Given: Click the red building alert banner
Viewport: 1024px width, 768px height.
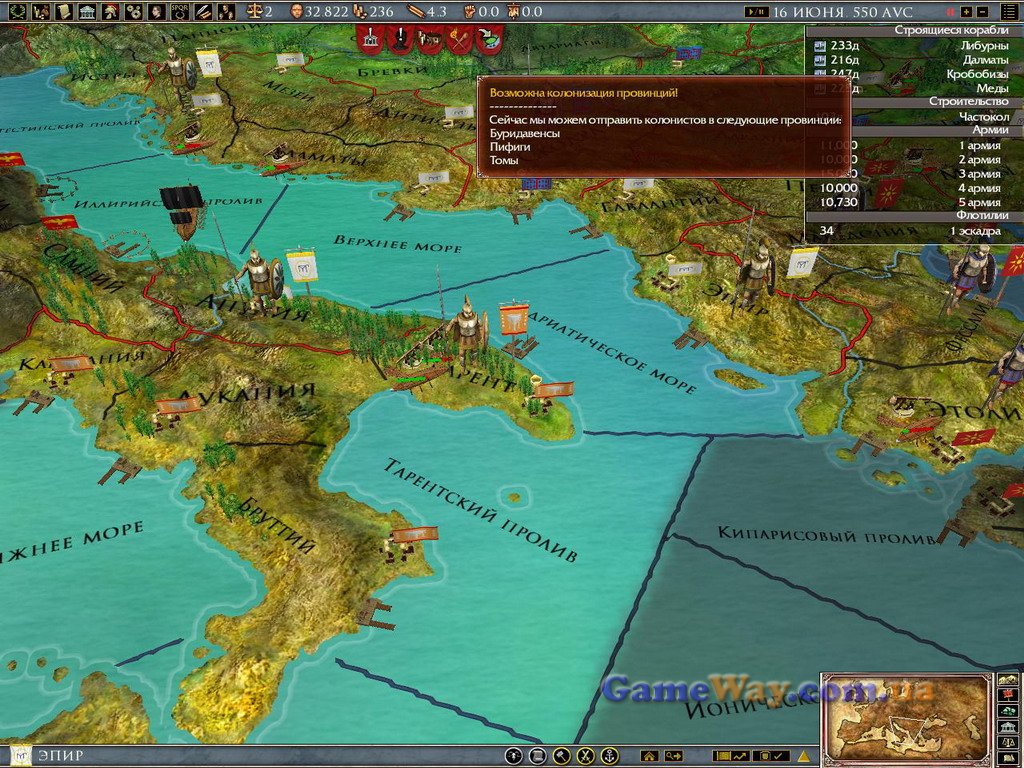Looking at the screenshot, I should tap(371, 40).
